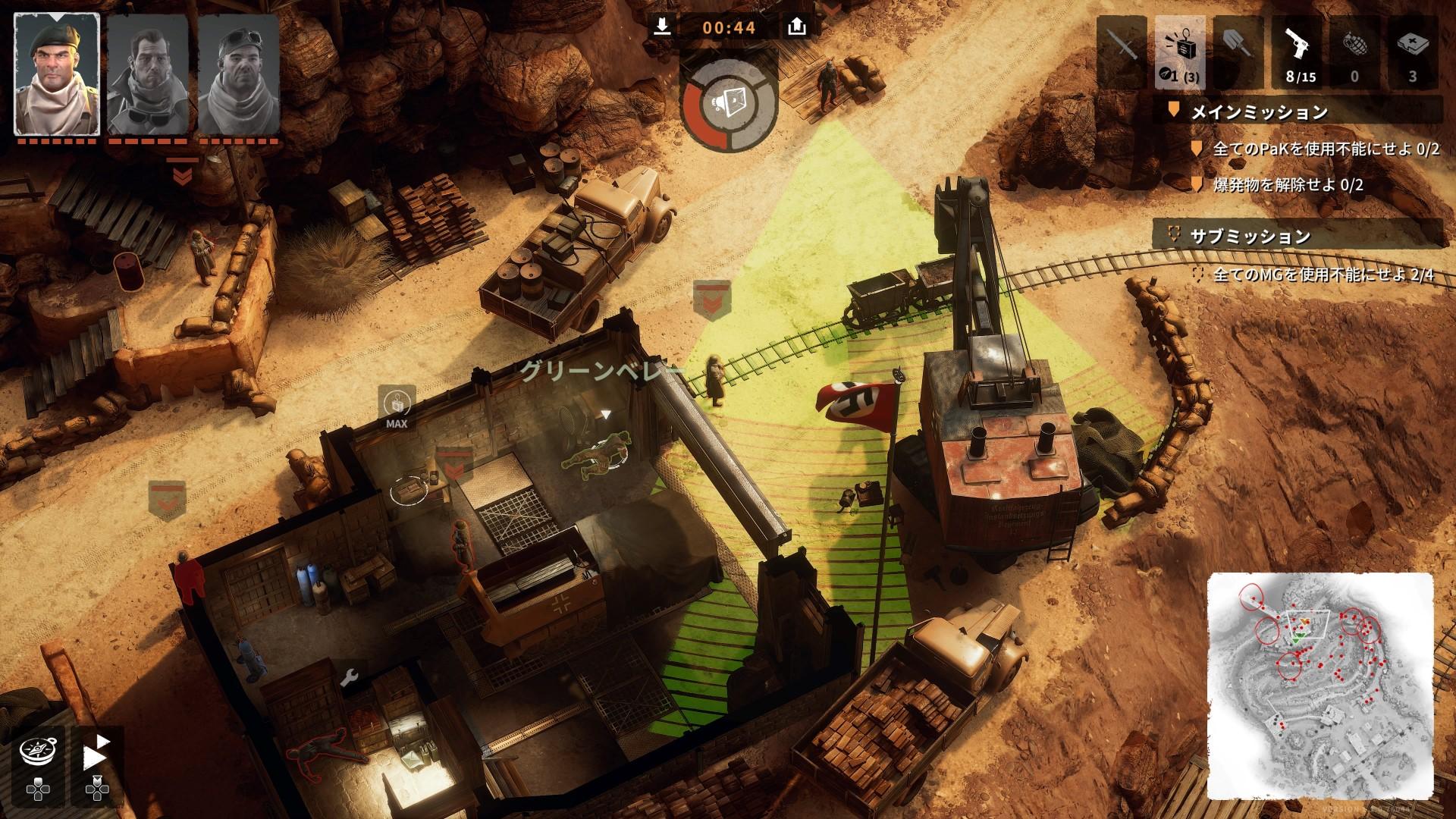This screenshot has height=819, width=1456.
Task: Click the minimap
Action: pyautogui.click(x=1322, y=685)
